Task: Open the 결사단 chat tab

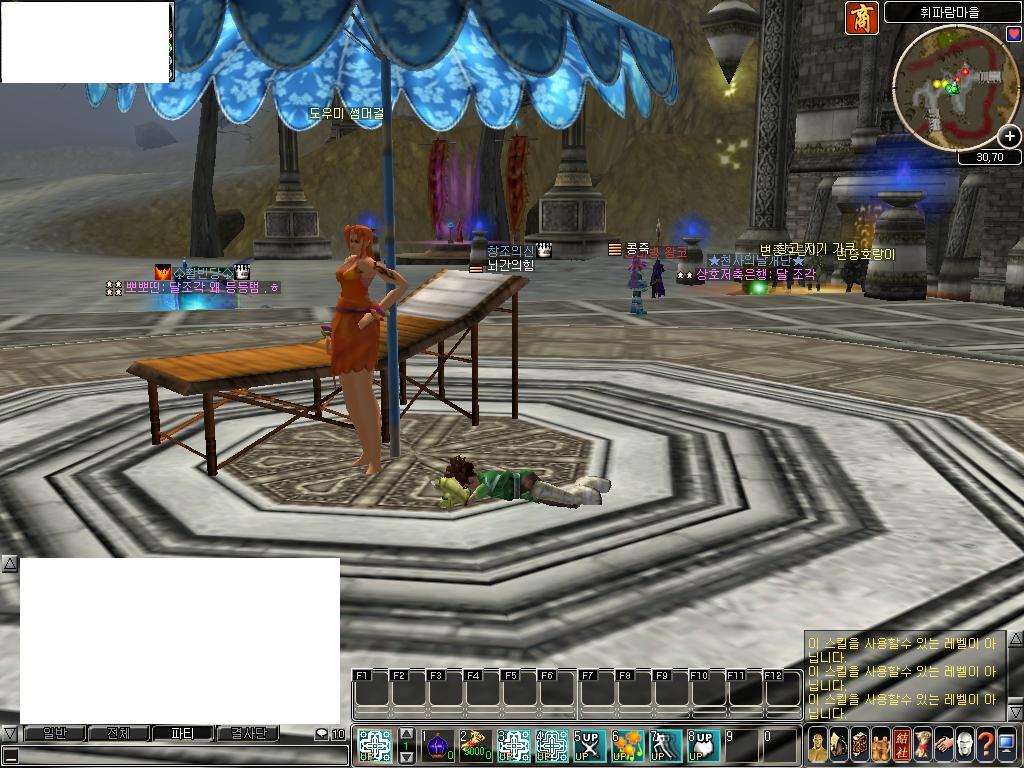Action: (x=248, y=734)
